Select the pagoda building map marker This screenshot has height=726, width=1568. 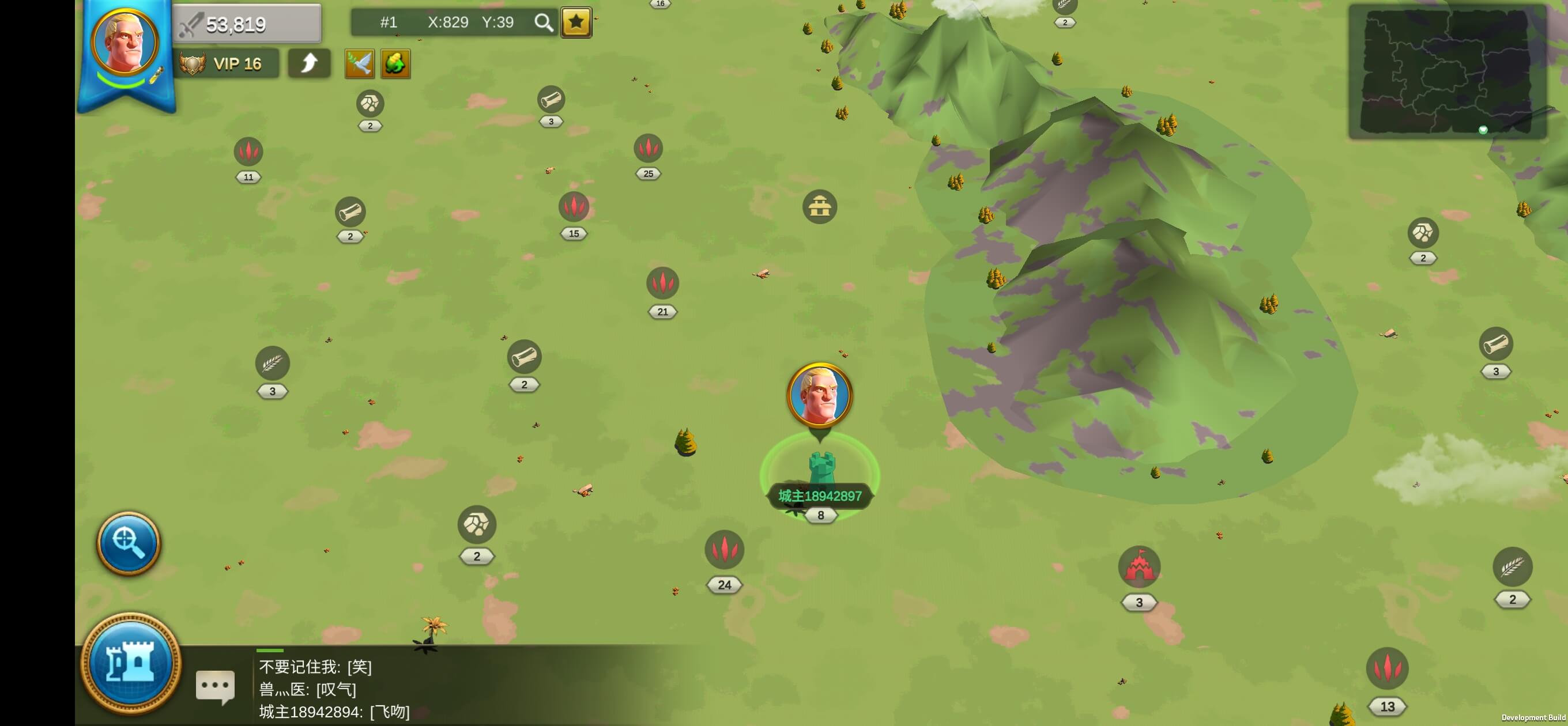819,207
